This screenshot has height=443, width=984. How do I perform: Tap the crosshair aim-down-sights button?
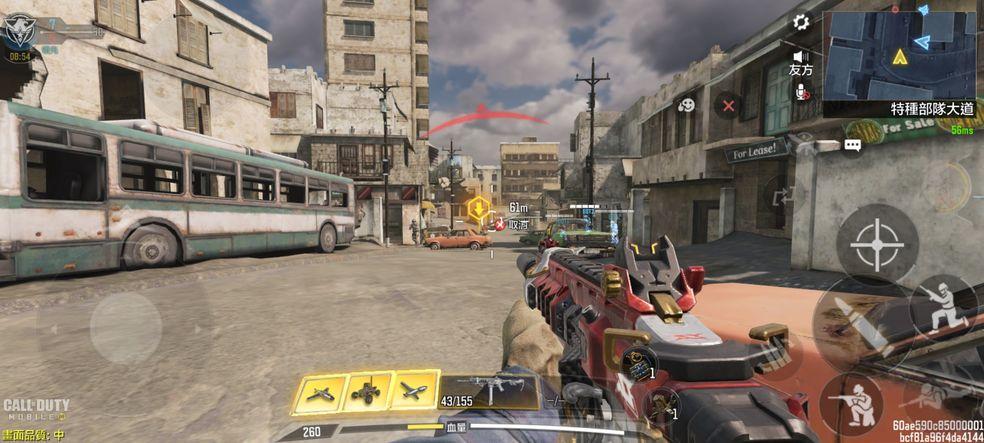pyautogui.click(x=877, y=245)
